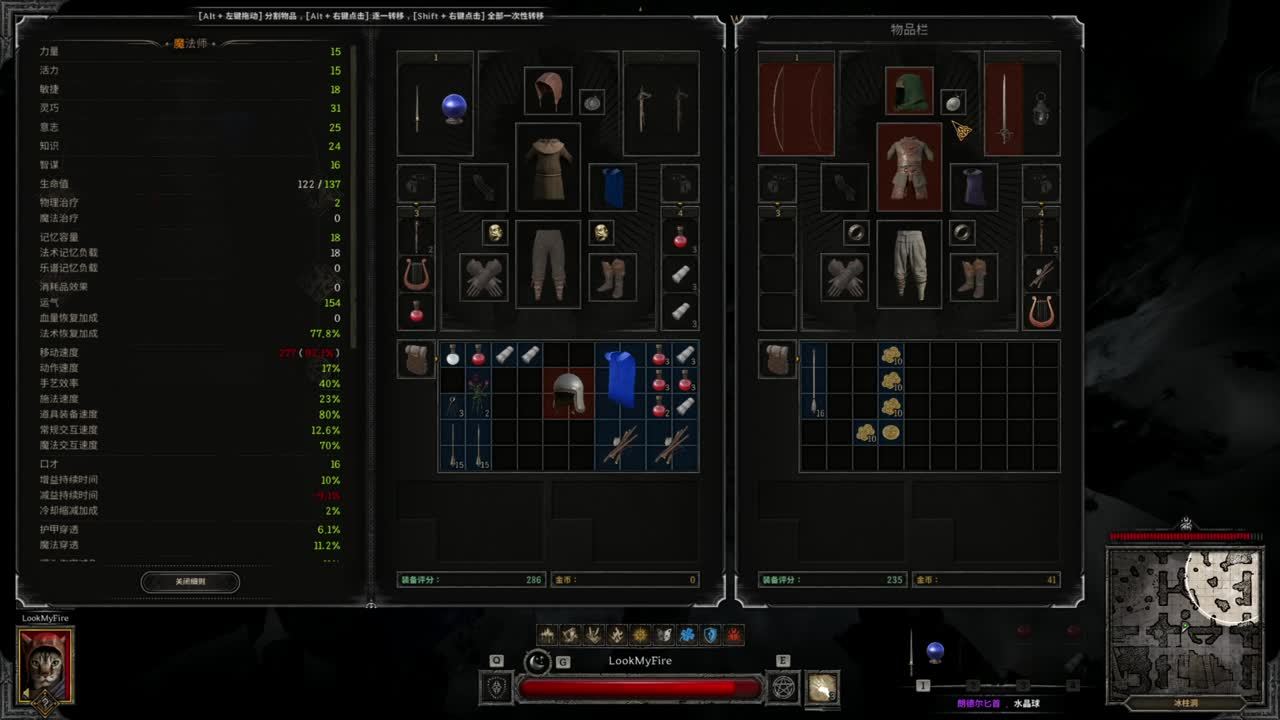The width and height of the screenshot is (1280, 720).
Task: Select the brown tunic chest armor
Action: [x=547, y=166]
